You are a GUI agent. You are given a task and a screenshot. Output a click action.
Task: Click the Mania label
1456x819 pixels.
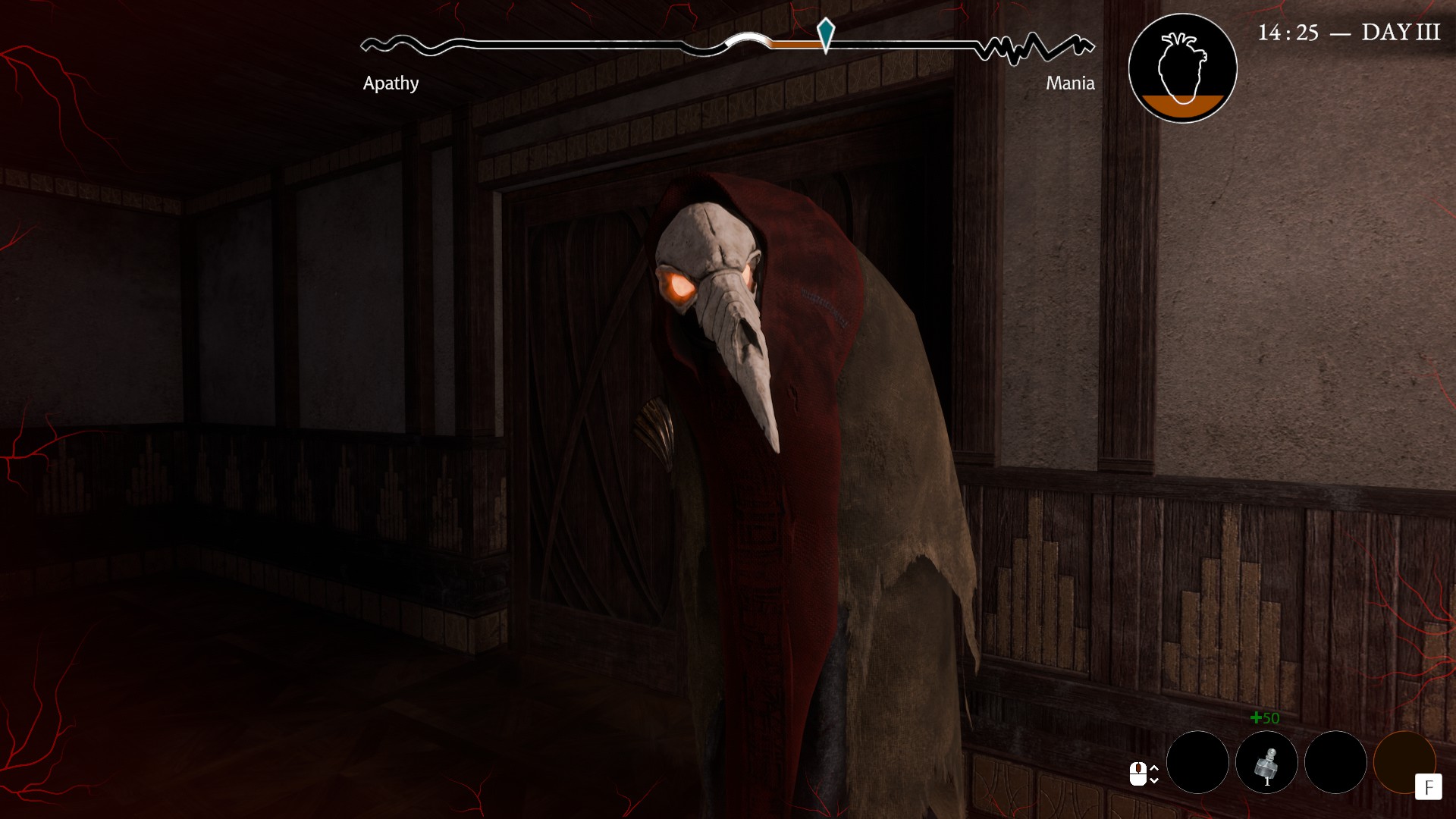[x=1070, y=82]
